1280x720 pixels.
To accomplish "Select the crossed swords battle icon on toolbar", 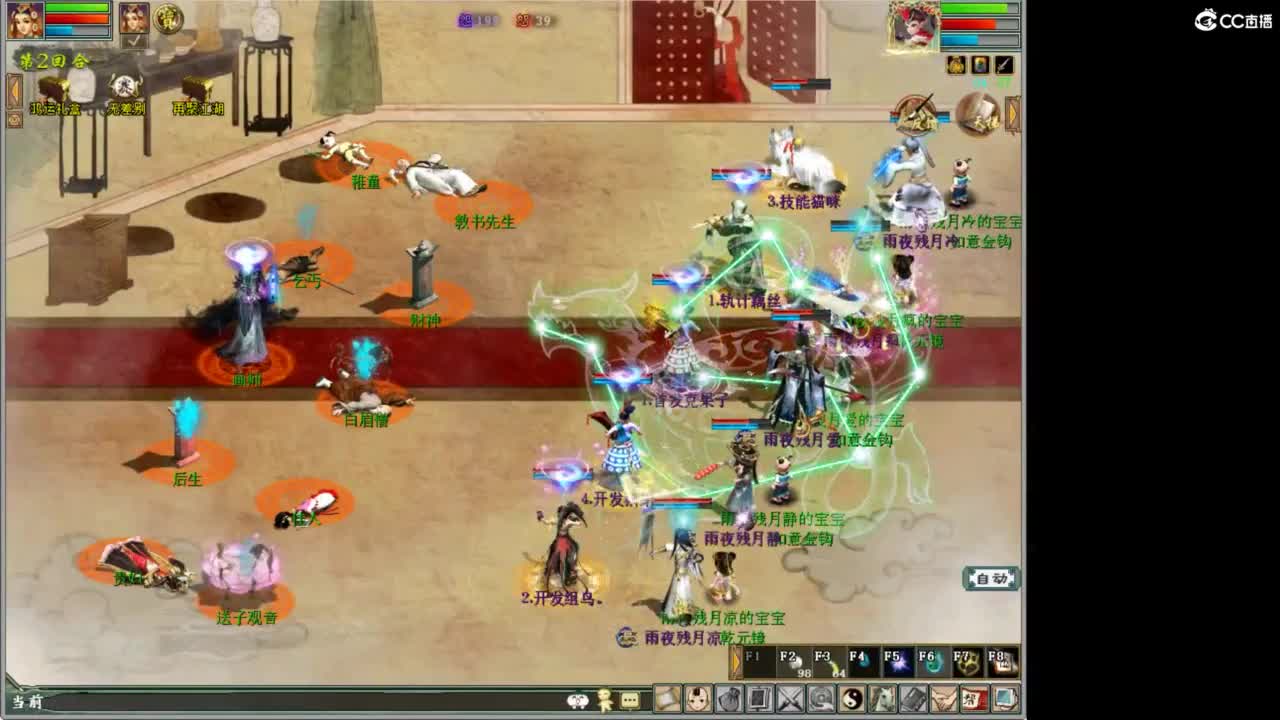I will click(x=789, y=697).
